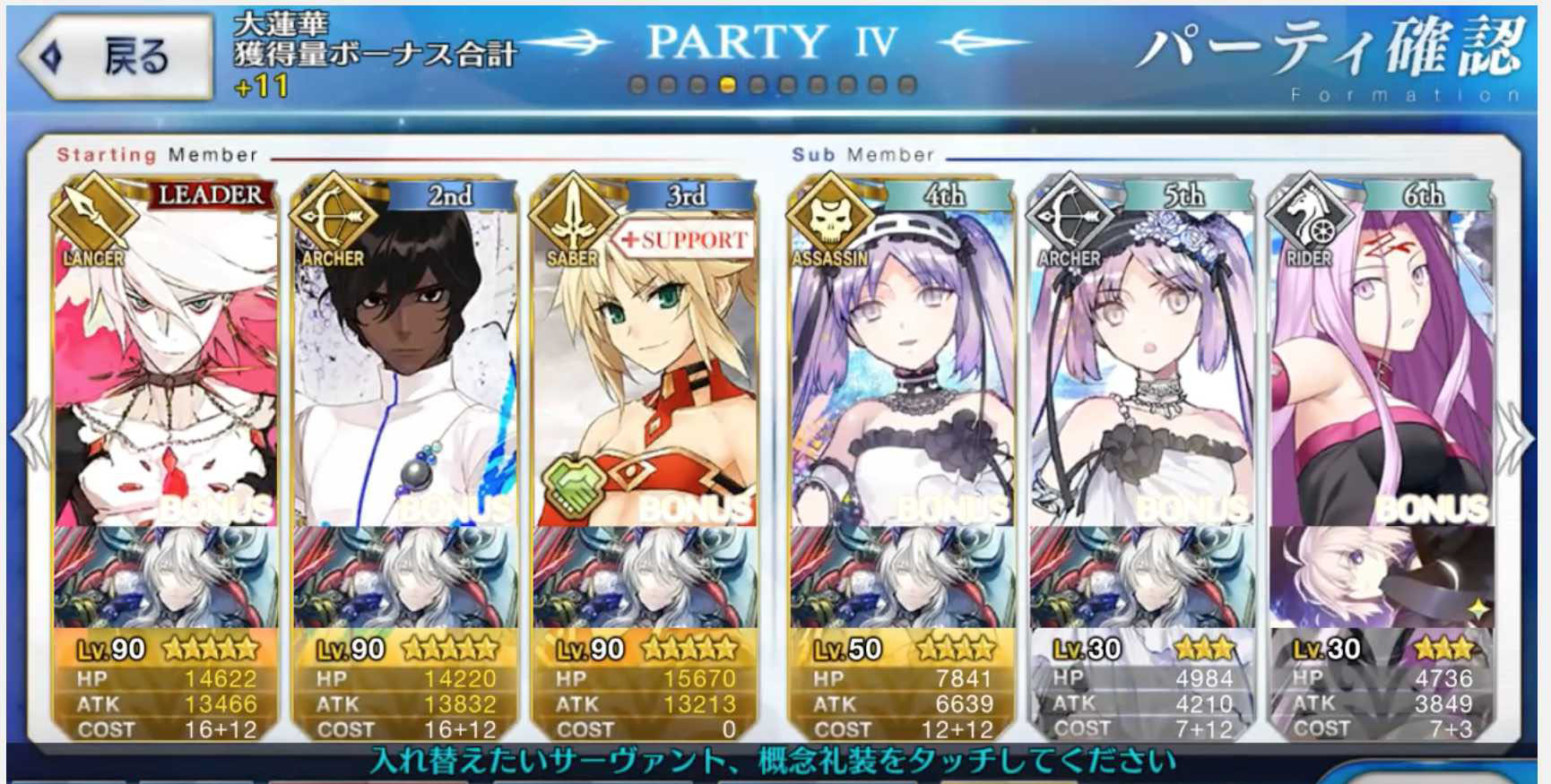Jump to the first party page dot
This screenshot has width=1551, height=784.
[x=638, y=85]
